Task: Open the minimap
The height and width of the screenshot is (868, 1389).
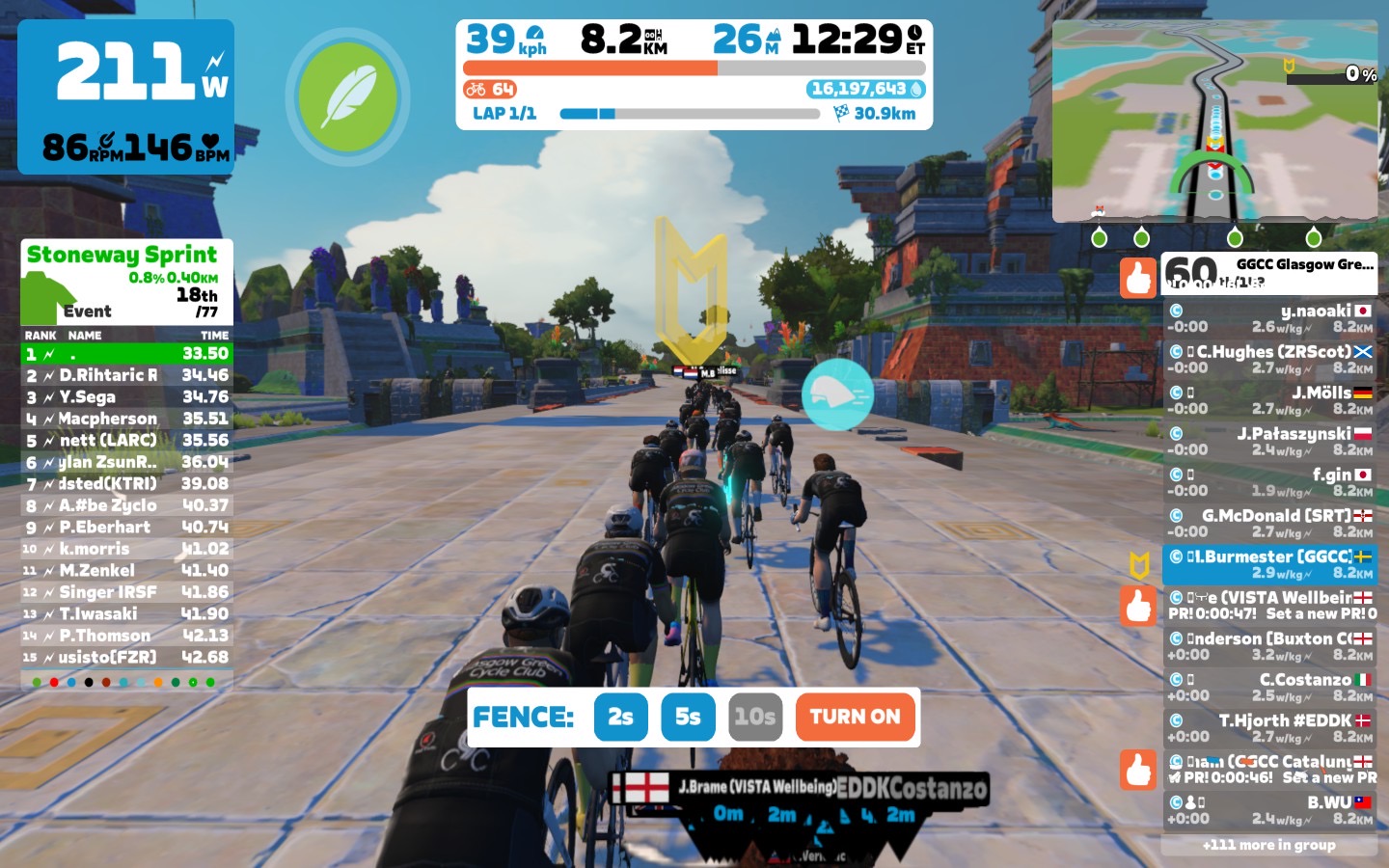Action: (x=1214, y=121)
